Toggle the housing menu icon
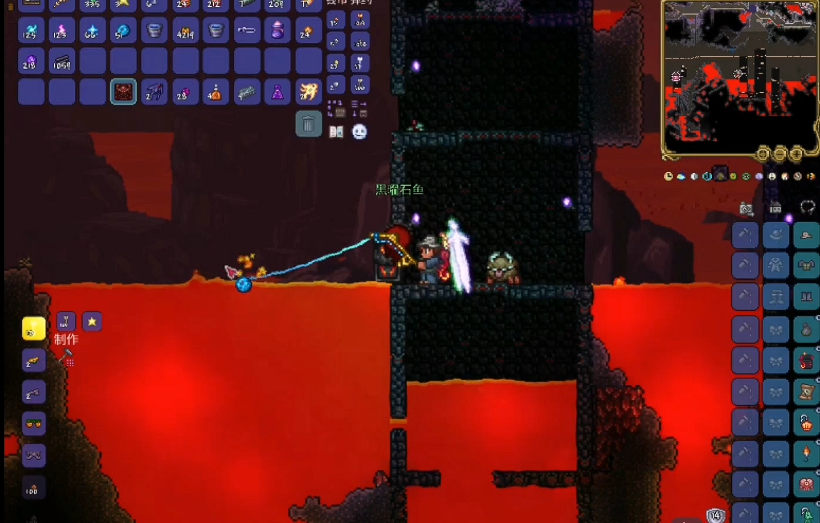The height and width of the screenshot is (523, 820). point(775,208)
